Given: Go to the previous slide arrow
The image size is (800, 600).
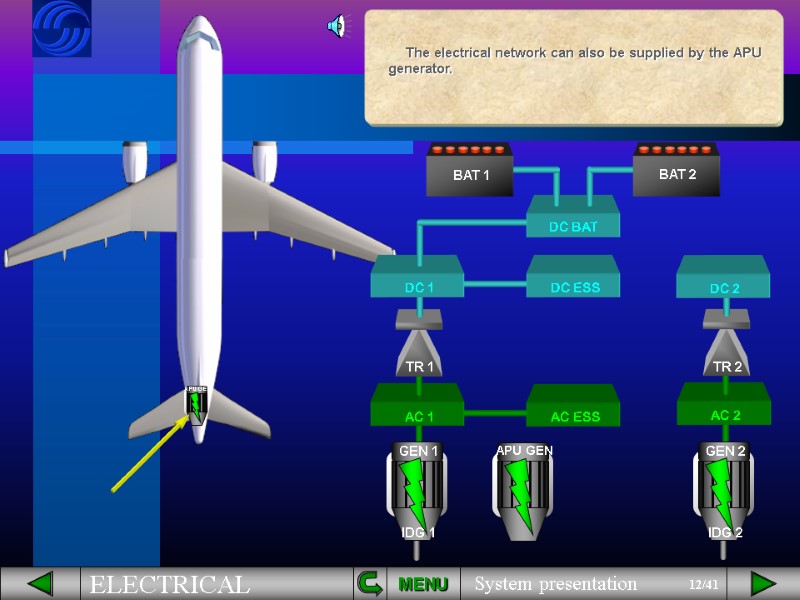Looking at the screenshot, I should 40,584.
